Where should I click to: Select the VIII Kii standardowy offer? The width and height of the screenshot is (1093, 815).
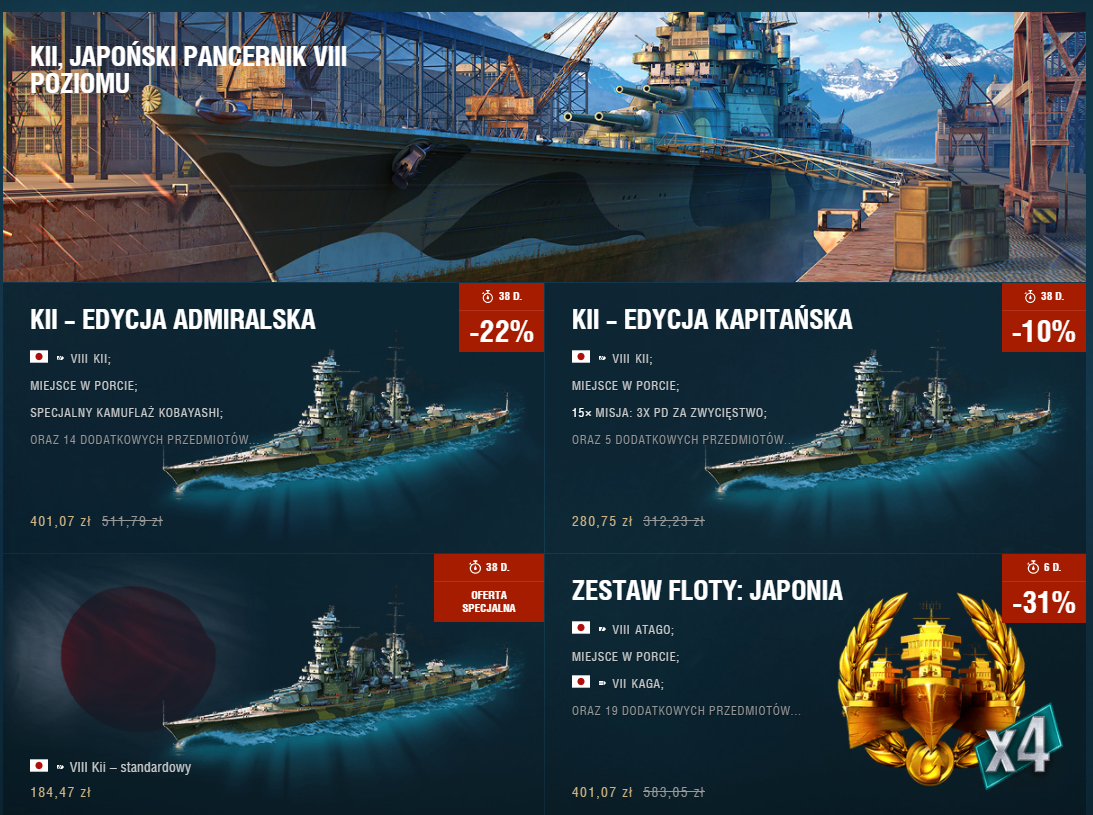point(123,767)
